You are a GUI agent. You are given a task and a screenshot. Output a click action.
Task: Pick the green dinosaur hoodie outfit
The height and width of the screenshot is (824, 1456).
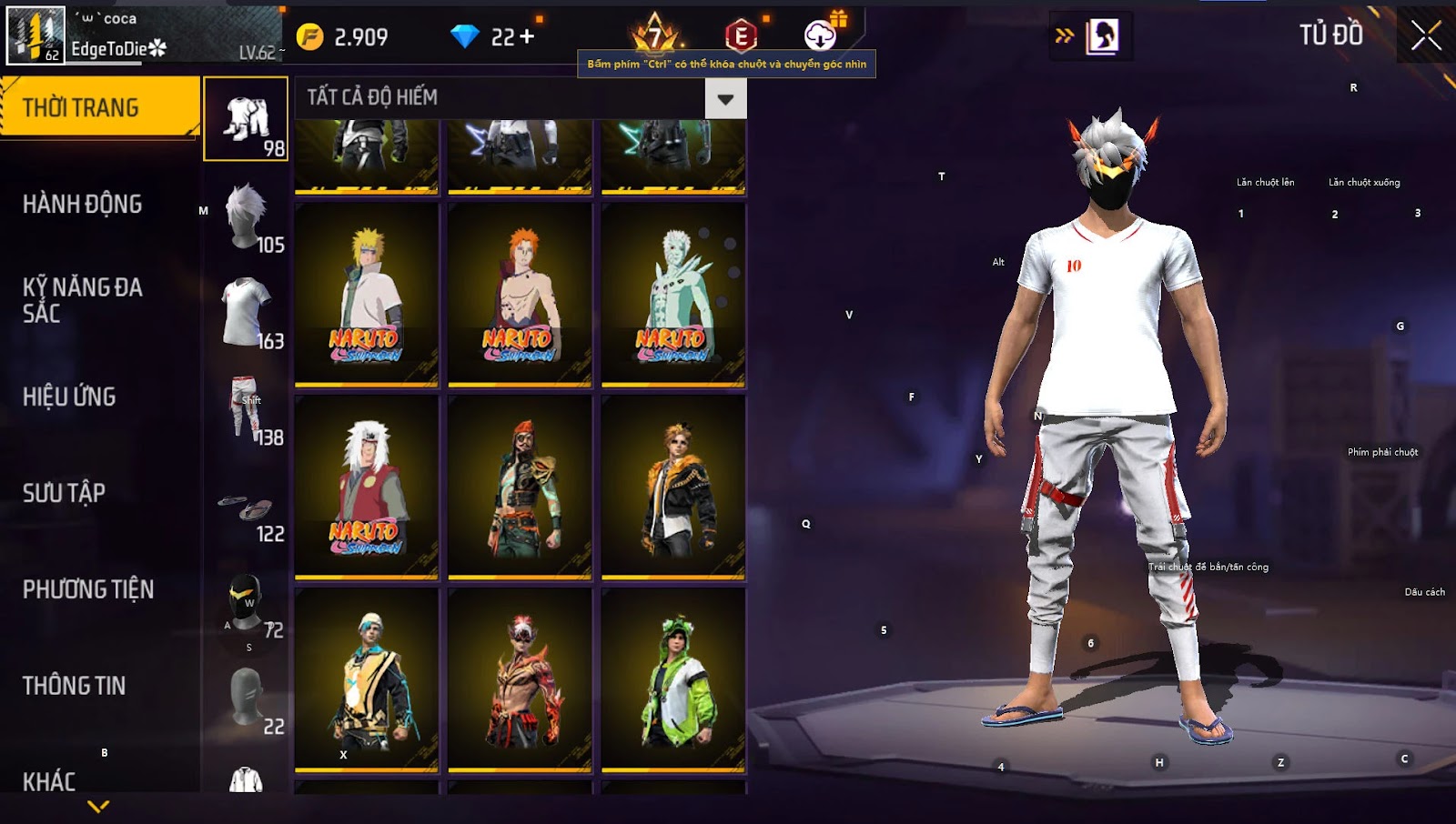point(673,679)
